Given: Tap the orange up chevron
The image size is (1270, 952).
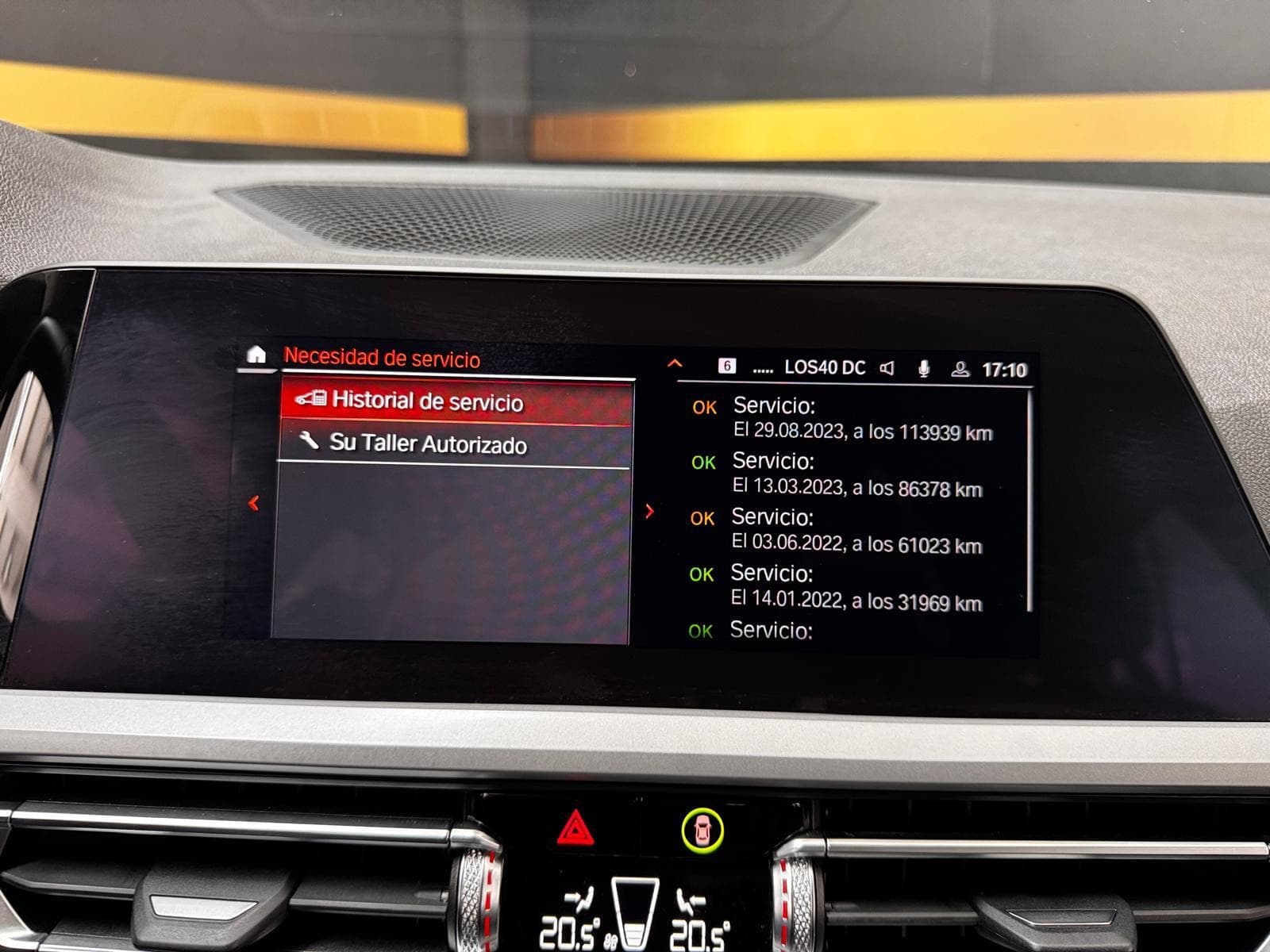Looking at the screenshot, I should click(675, 363).
